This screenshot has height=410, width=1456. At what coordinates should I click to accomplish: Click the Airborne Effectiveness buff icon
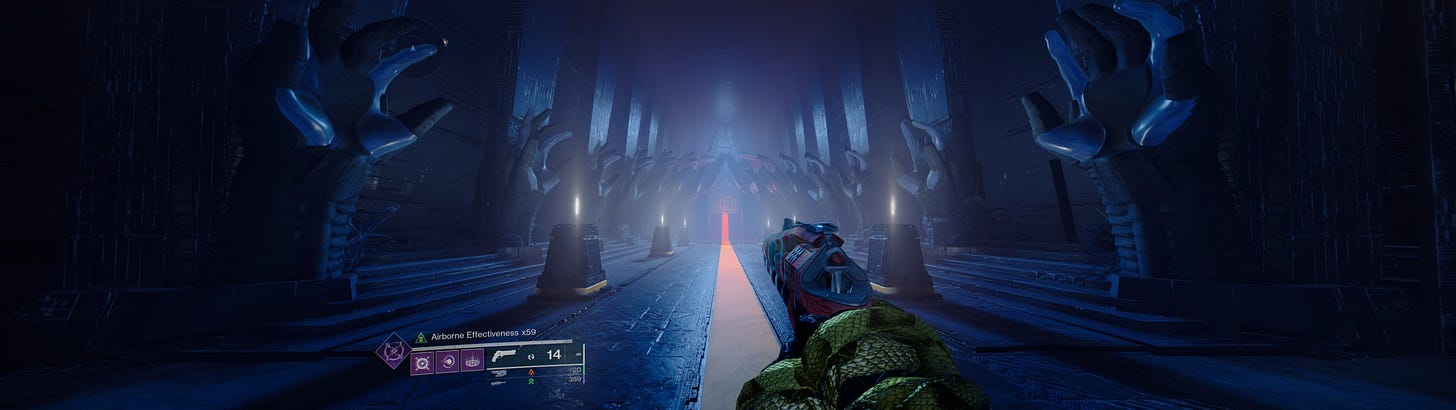[x=421, y=338]
